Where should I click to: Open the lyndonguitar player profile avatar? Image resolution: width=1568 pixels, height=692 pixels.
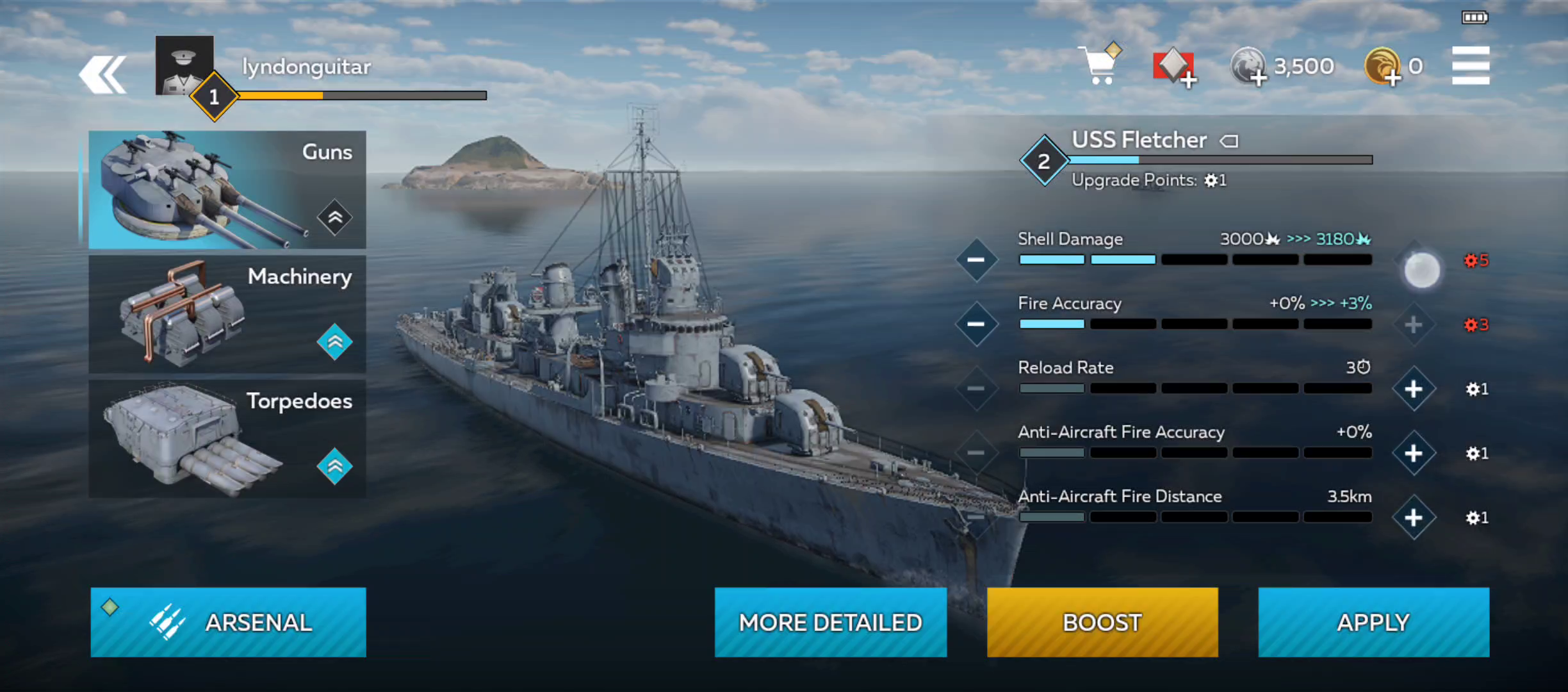tap(184, 65)
